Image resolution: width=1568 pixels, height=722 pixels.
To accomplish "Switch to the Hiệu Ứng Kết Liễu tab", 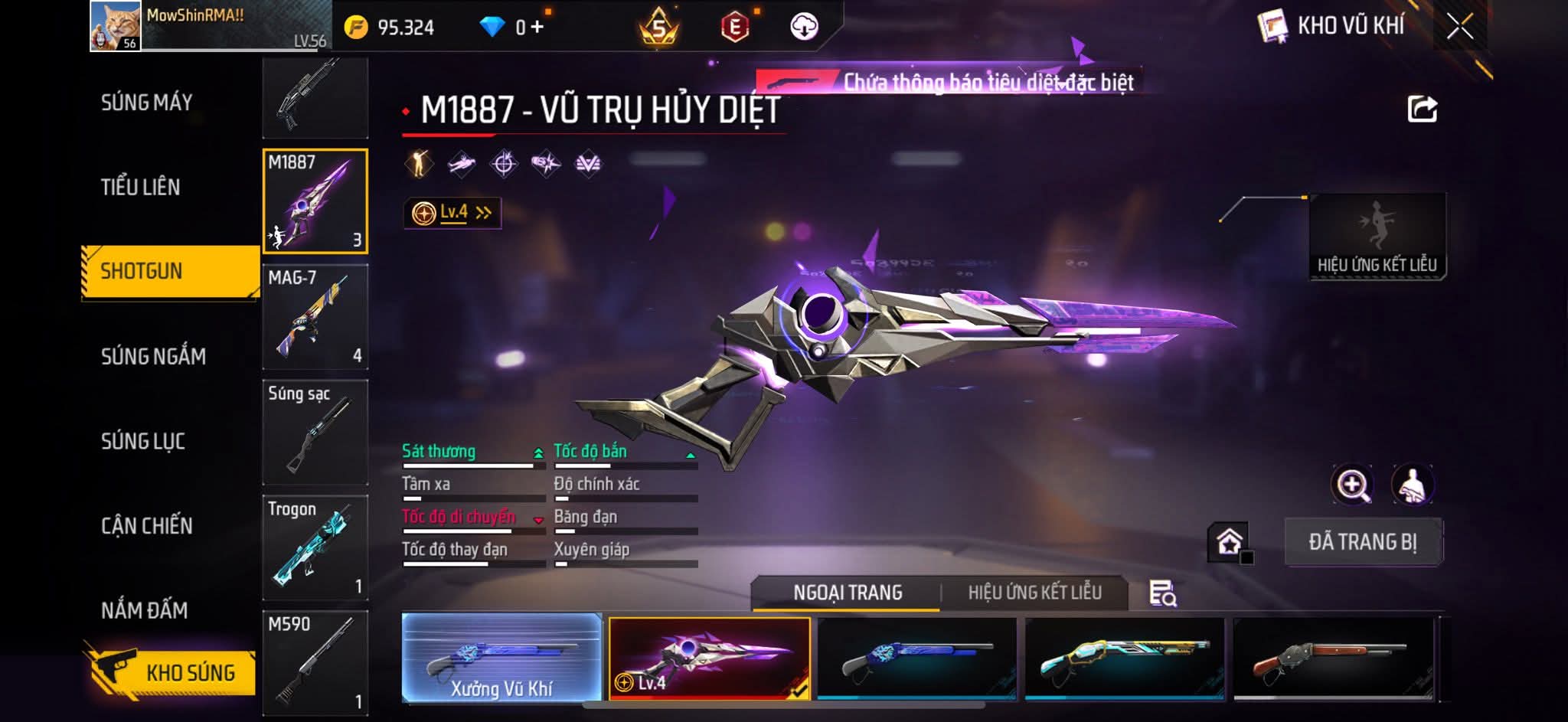I will pyautogui.click(x=1034, y=593).
